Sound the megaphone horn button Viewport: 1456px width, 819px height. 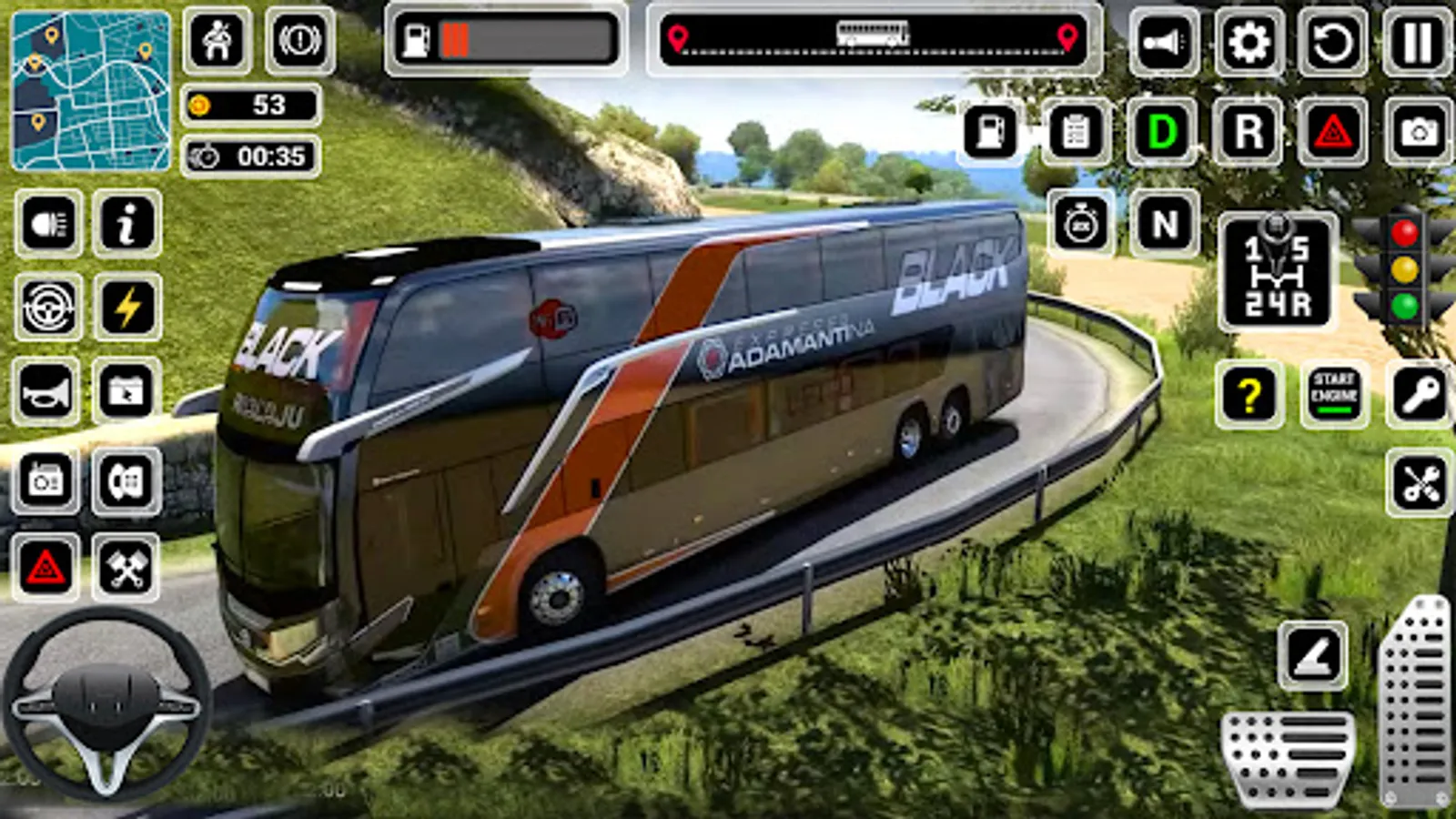click(1164, 43)
